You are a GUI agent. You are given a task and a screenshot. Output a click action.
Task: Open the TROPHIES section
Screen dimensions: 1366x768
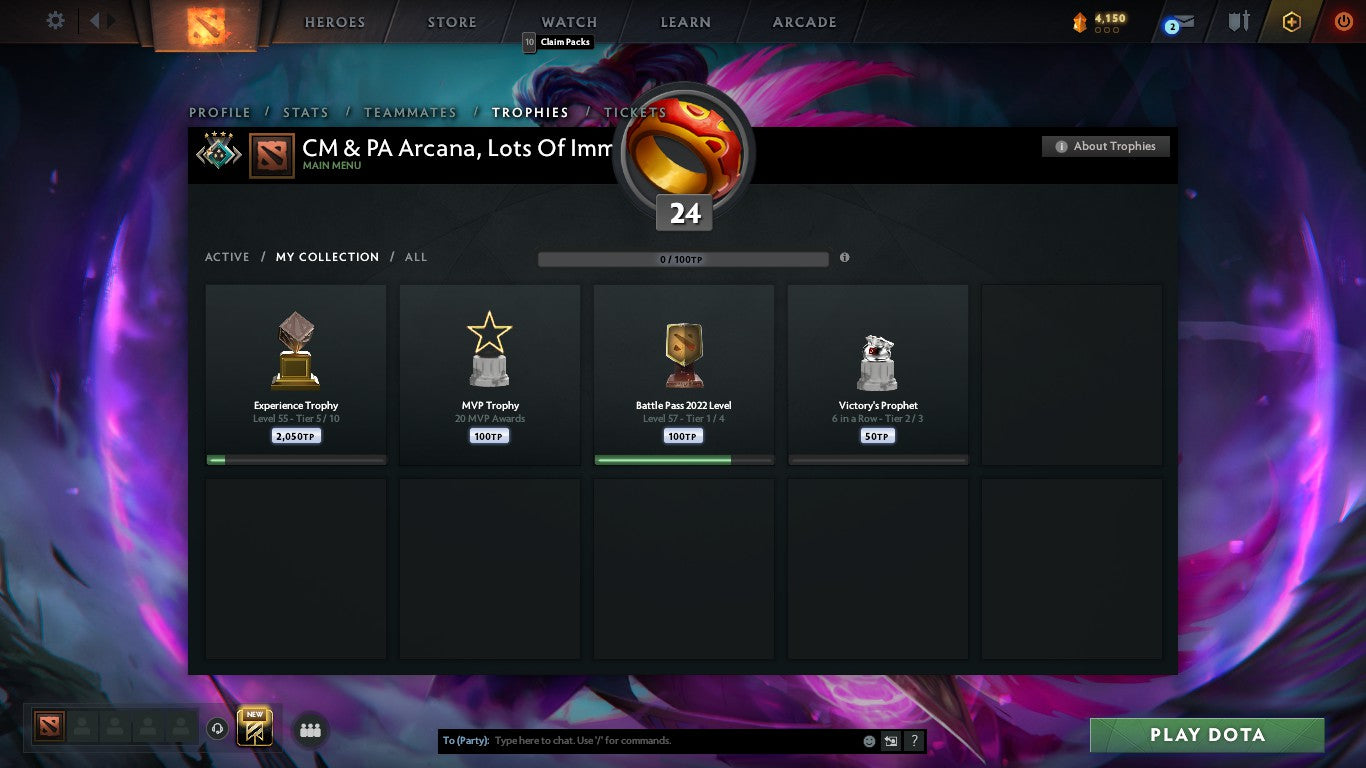[531, 112]
